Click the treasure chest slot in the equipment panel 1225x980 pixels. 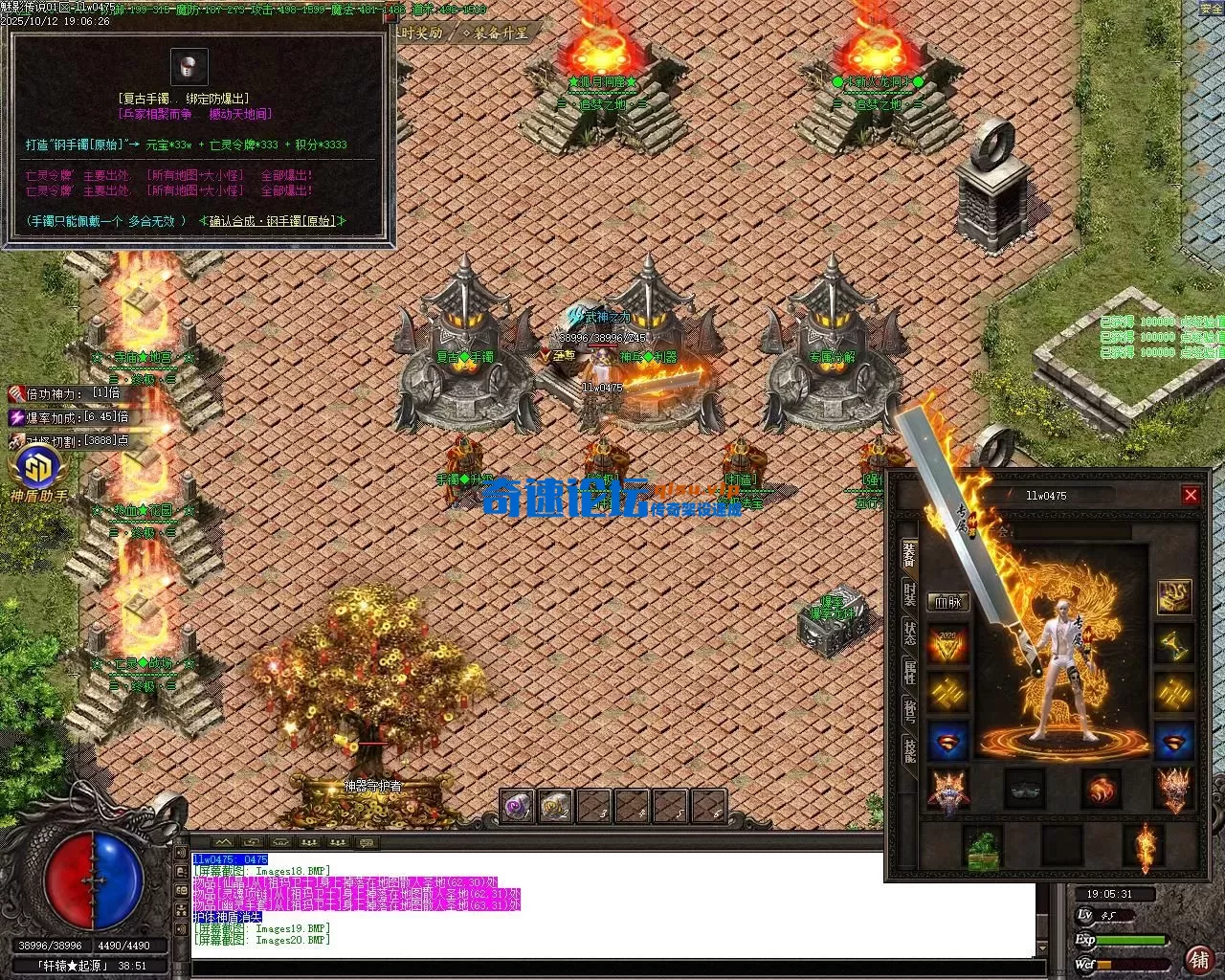tap(1174, 598)
